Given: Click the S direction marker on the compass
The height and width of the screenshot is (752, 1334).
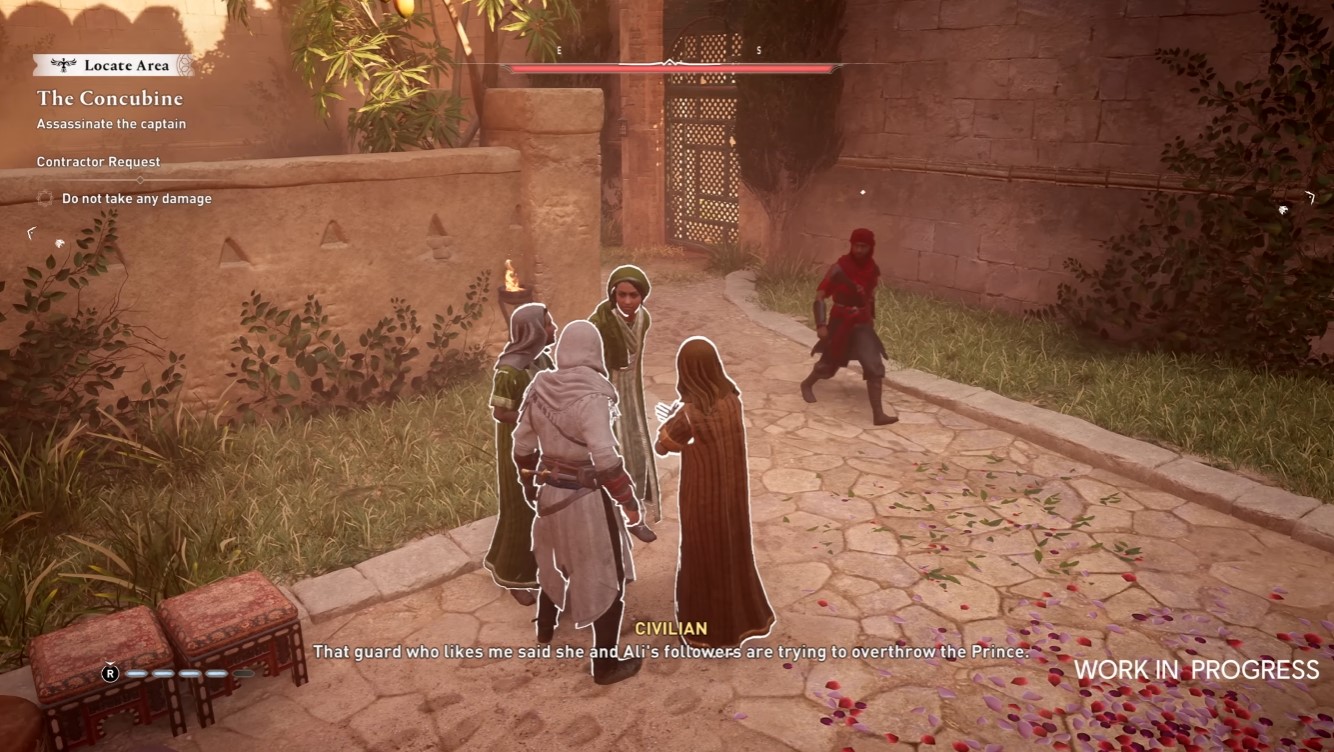Looking at the screenshot, I should tap(758, 50).
